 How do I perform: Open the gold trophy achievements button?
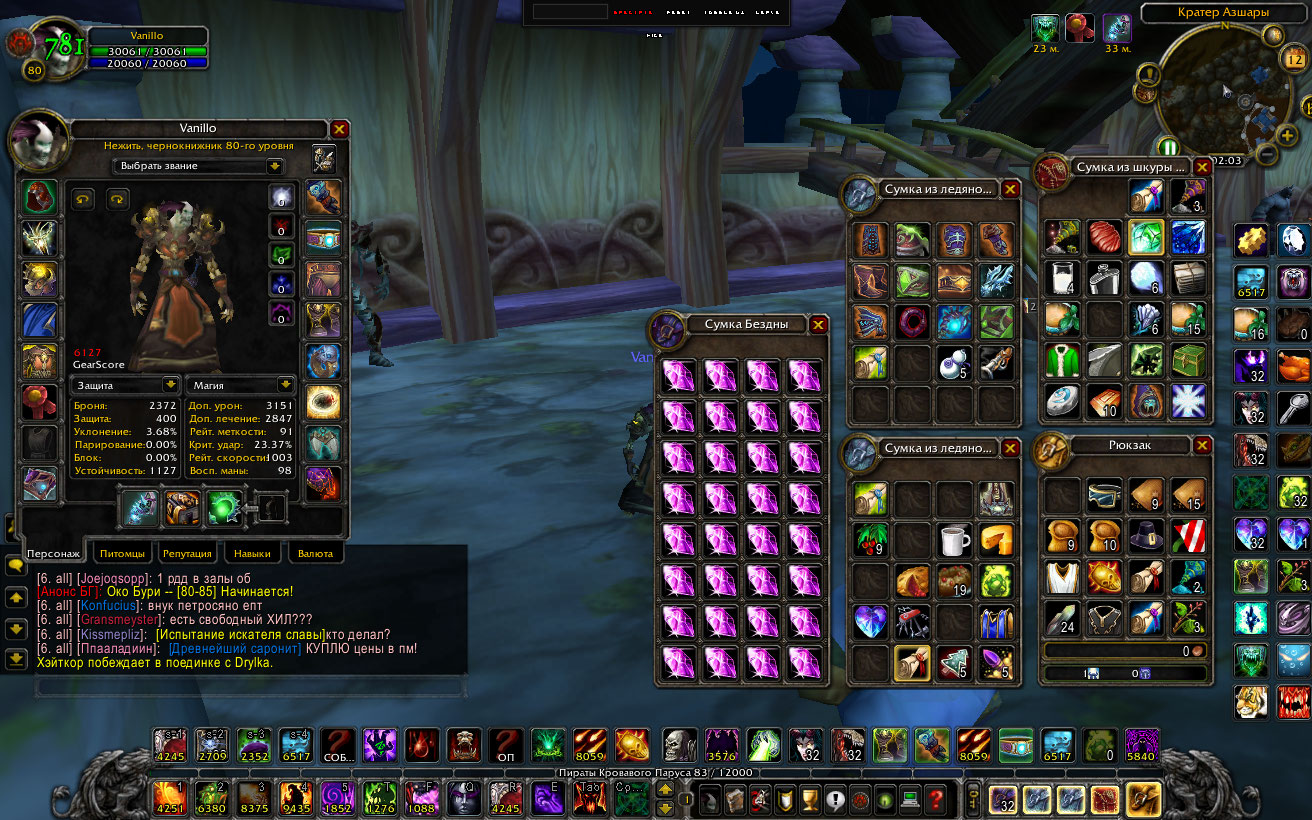[x=811, y=800]
